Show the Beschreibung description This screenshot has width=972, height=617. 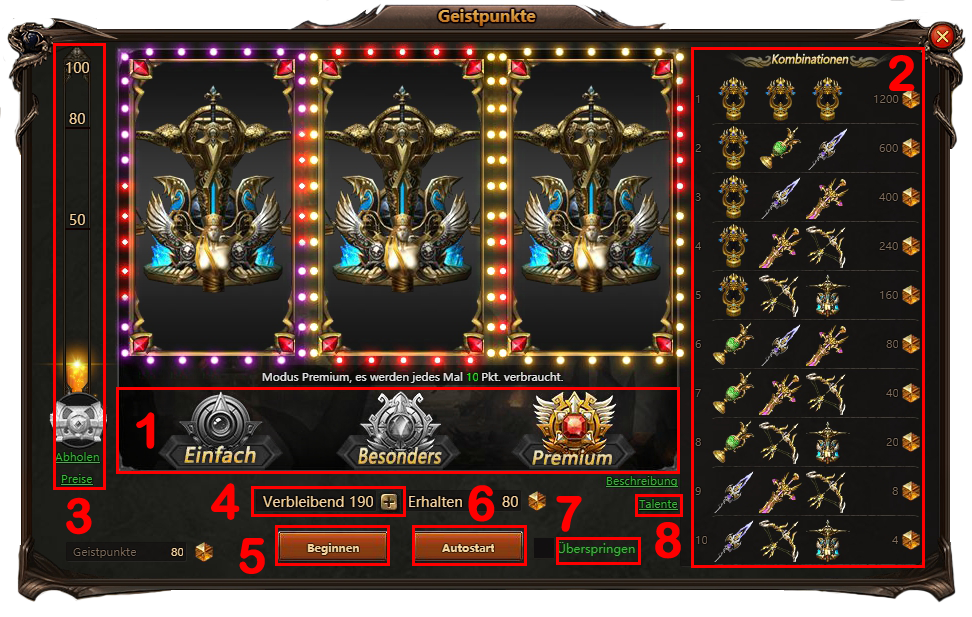641,481
